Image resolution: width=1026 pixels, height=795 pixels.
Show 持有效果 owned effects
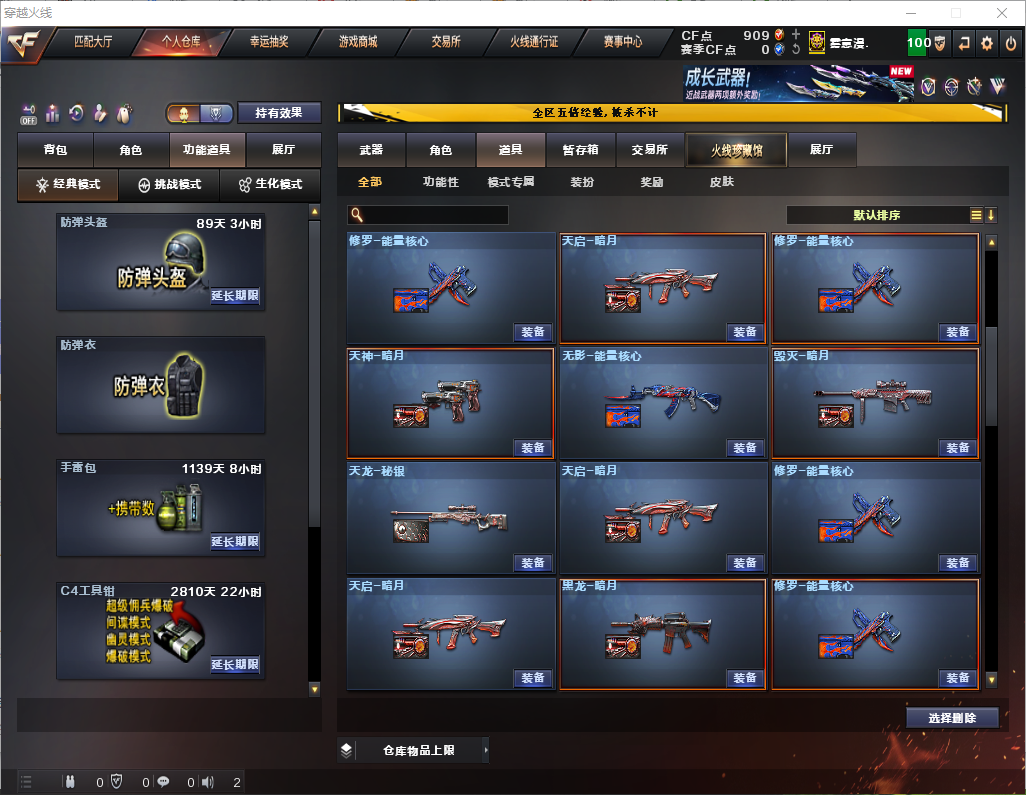coord(279,113)
